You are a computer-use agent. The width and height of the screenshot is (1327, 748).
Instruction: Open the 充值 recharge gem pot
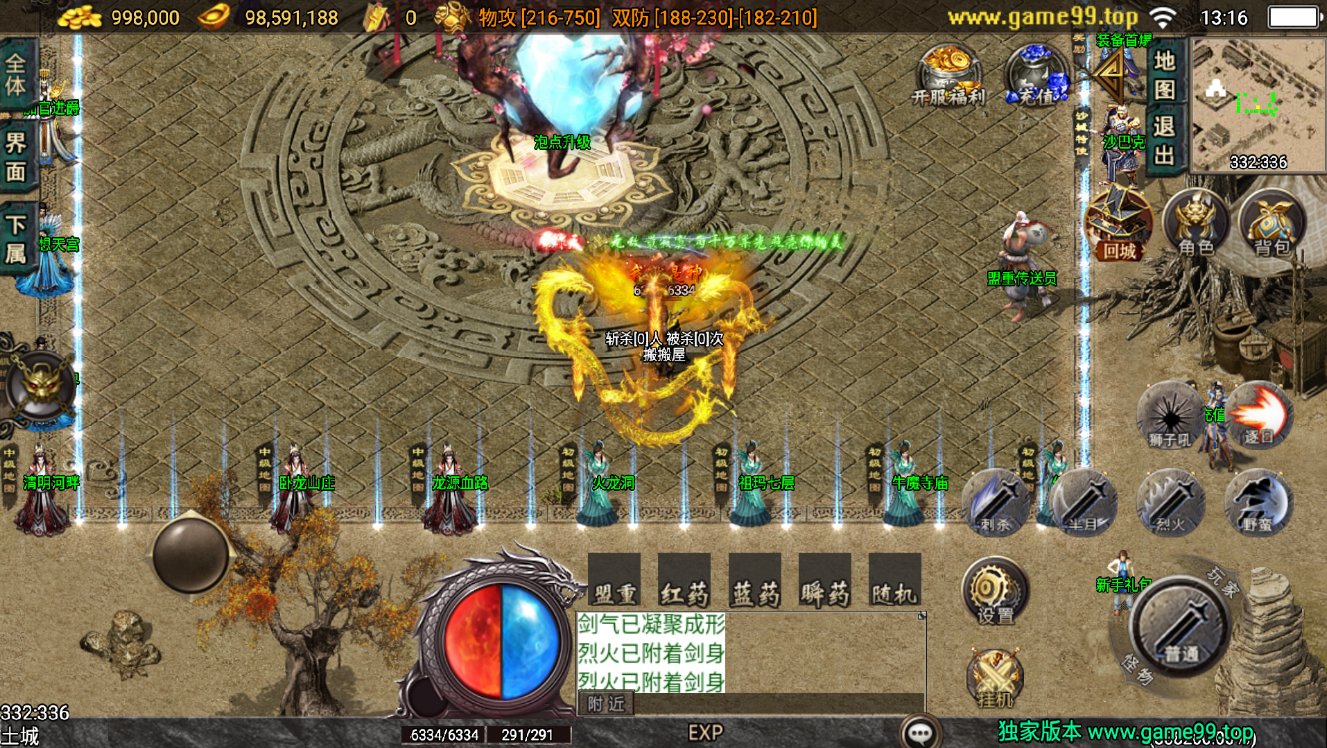tap(1036, 75)
